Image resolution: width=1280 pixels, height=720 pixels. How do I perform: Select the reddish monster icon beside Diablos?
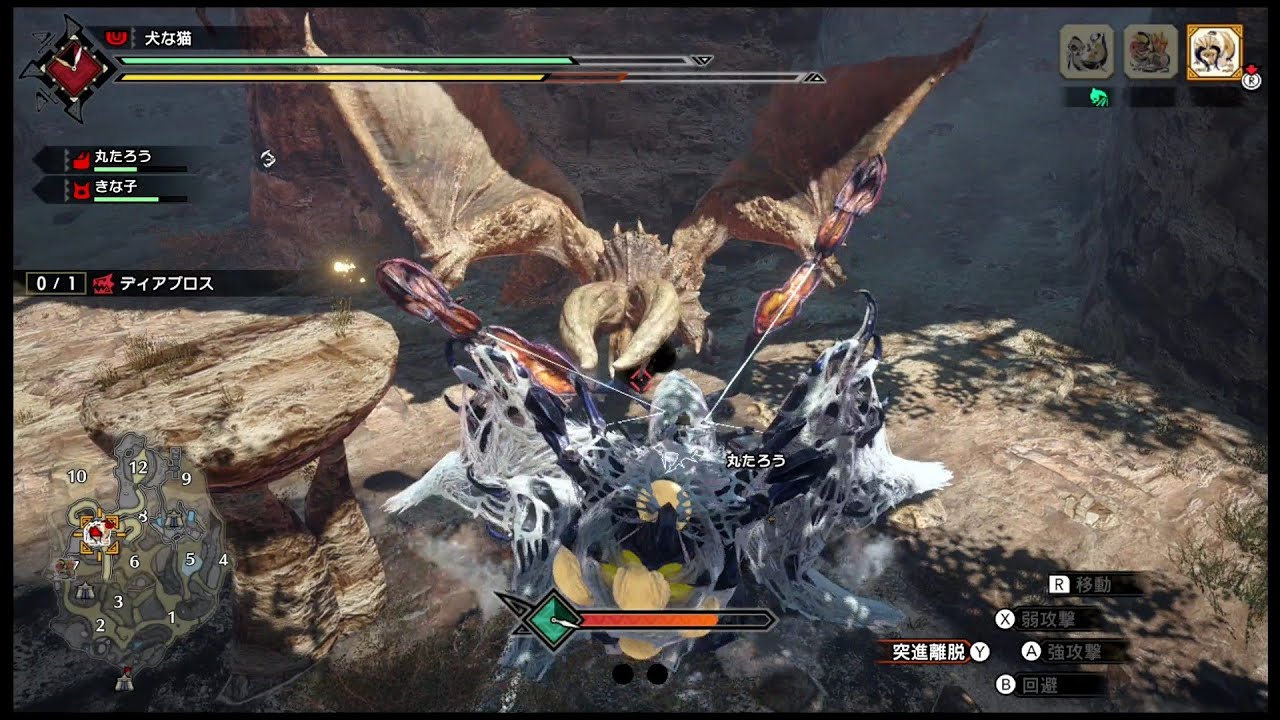(x=1150, y=51)
